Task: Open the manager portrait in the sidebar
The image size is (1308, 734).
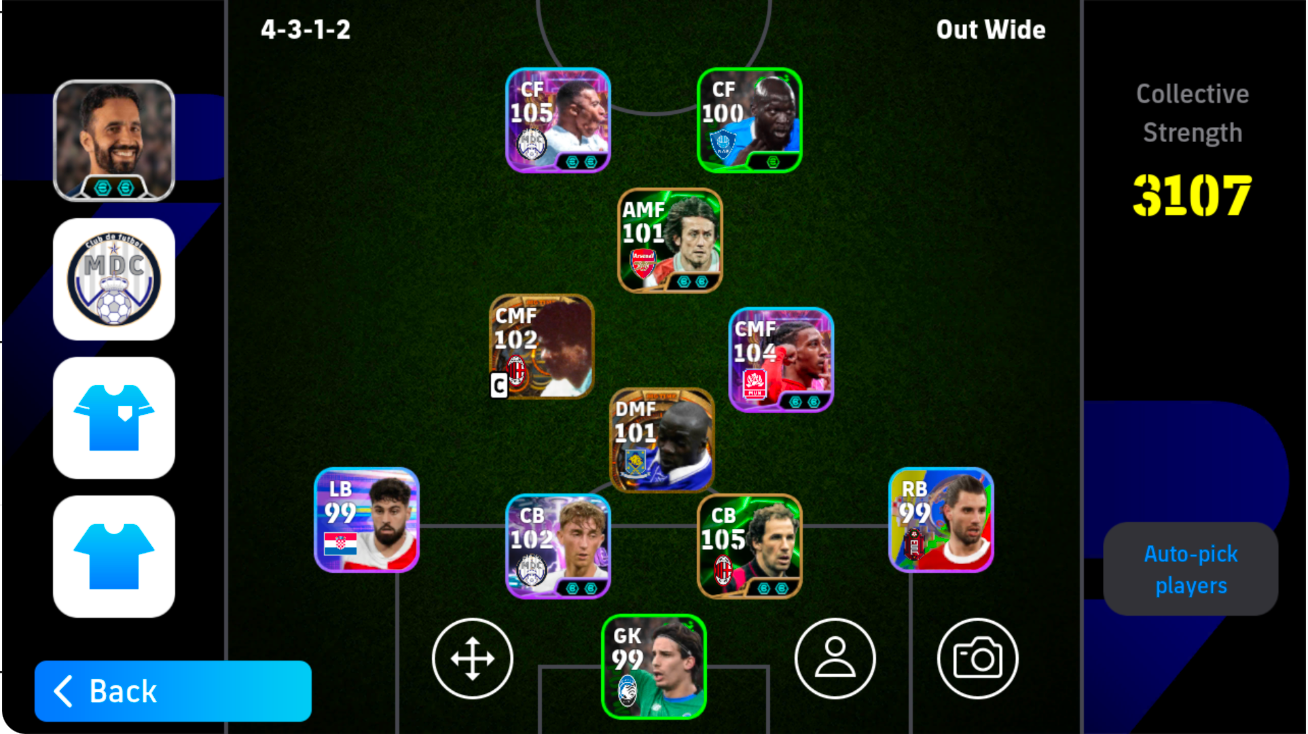Action: (x=113, y=138)
